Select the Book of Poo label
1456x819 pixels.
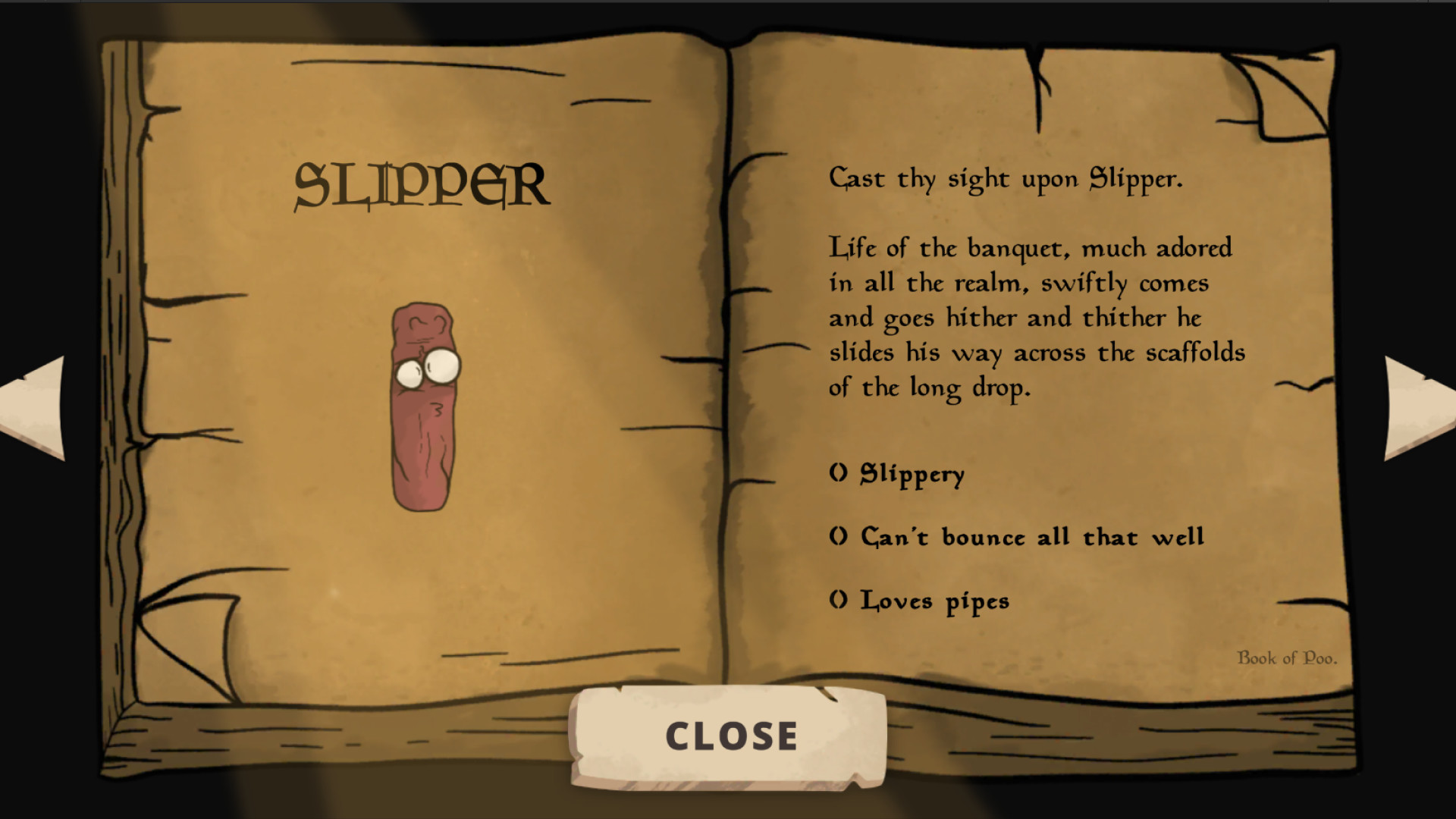[1288, 660]
